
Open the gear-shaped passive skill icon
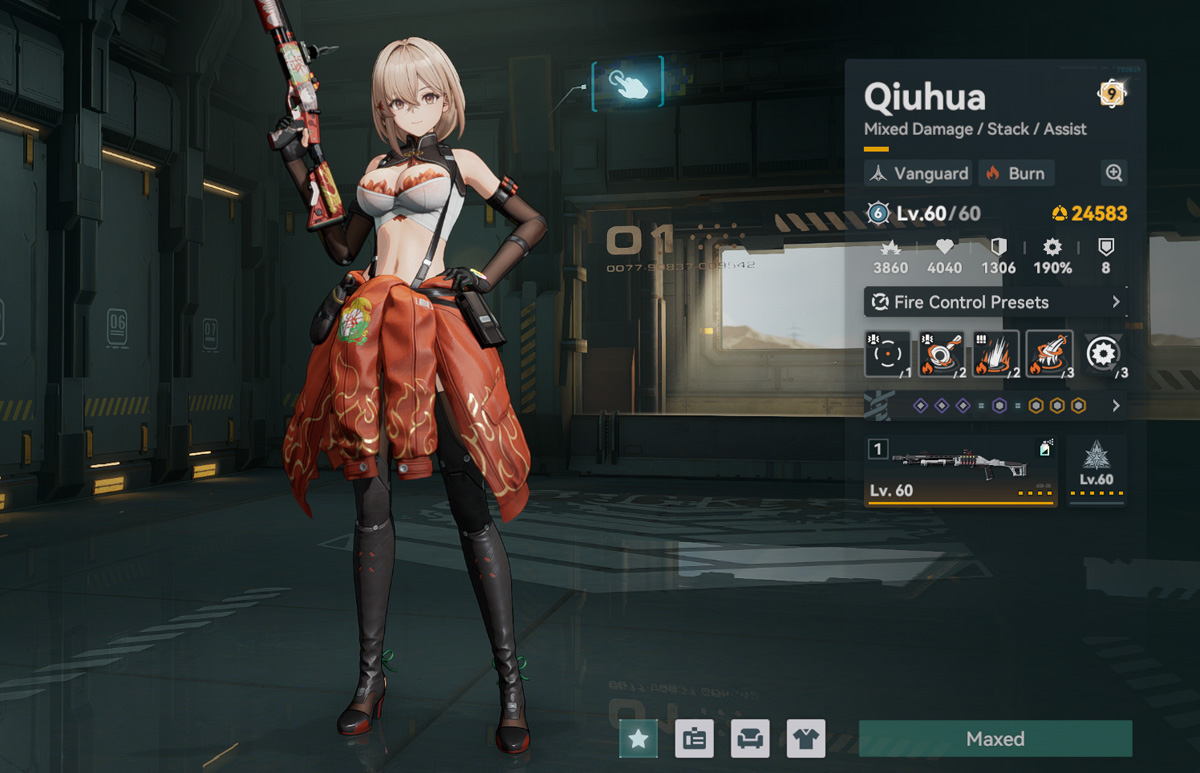pos(1103,354)
